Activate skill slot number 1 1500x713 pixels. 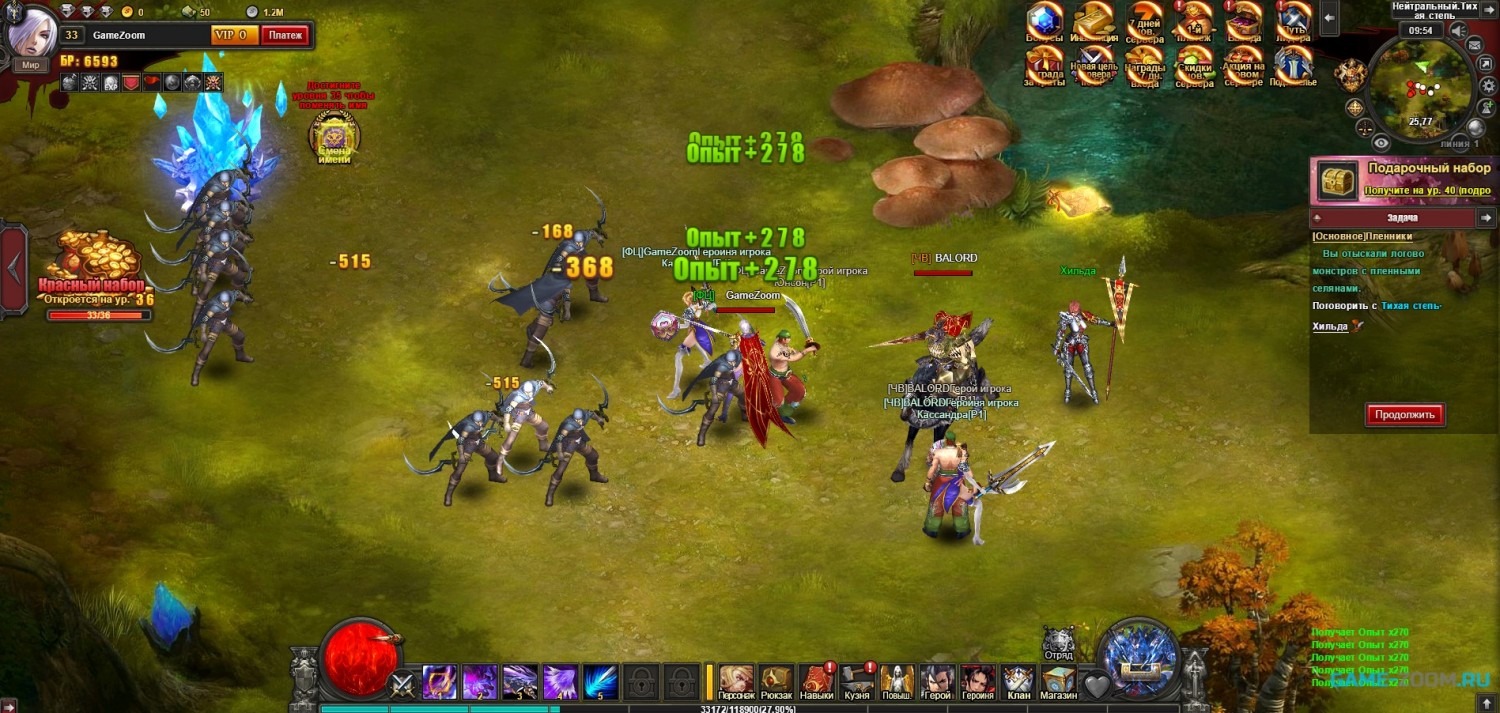(439, 681)
